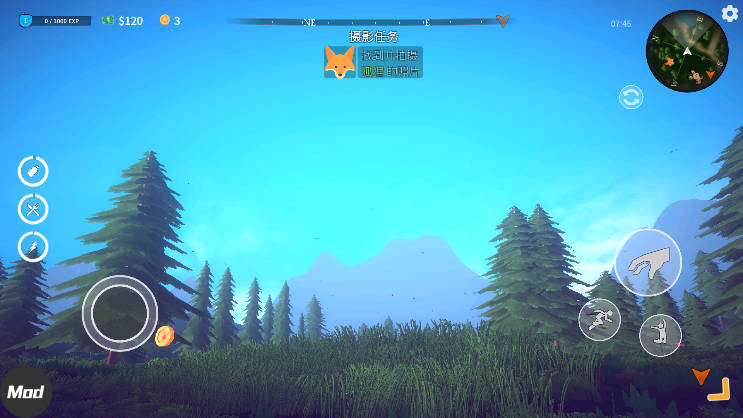The width and height of the screenshot is (743, 418).
Task: Tap the fork and knife hunger icon
Action: coord(33,209)
